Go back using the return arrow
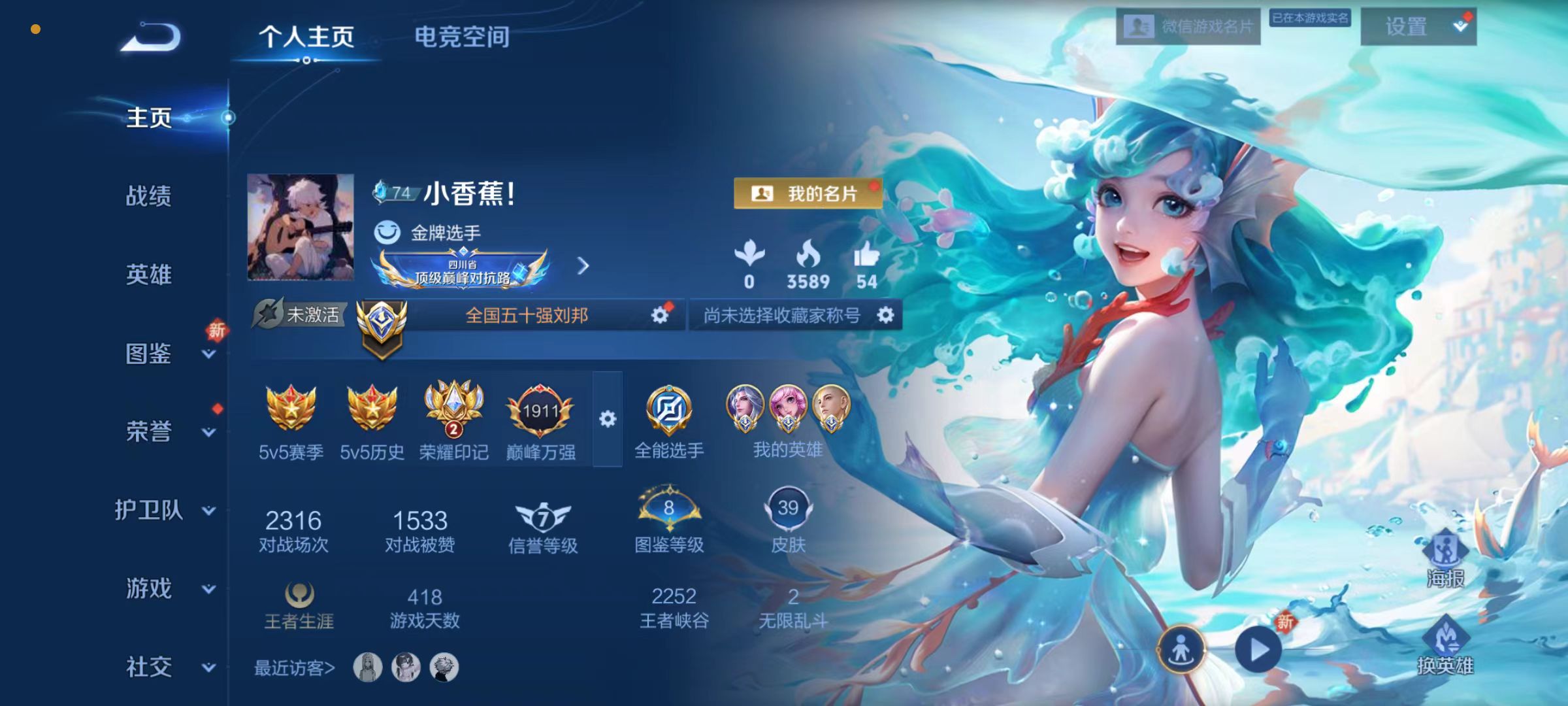The height and width of the screenshot is (706, 1568). (152, 37)
